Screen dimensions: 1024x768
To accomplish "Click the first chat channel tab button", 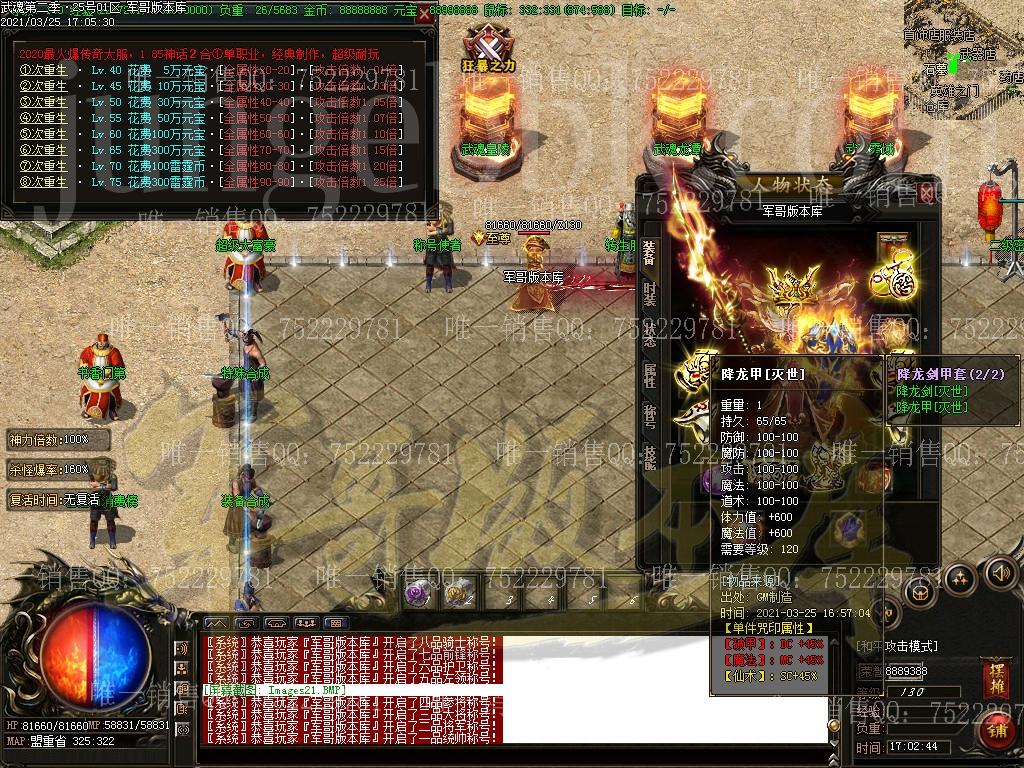I will 217,622.
